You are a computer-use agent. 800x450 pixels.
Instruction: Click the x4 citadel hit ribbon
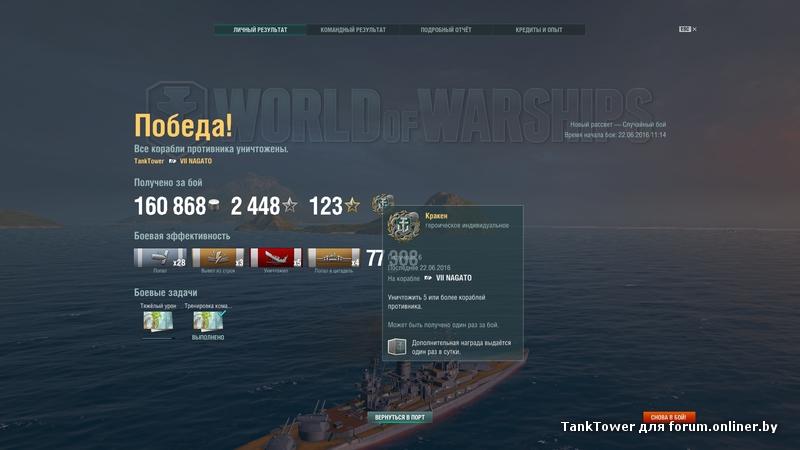point(333,260)
